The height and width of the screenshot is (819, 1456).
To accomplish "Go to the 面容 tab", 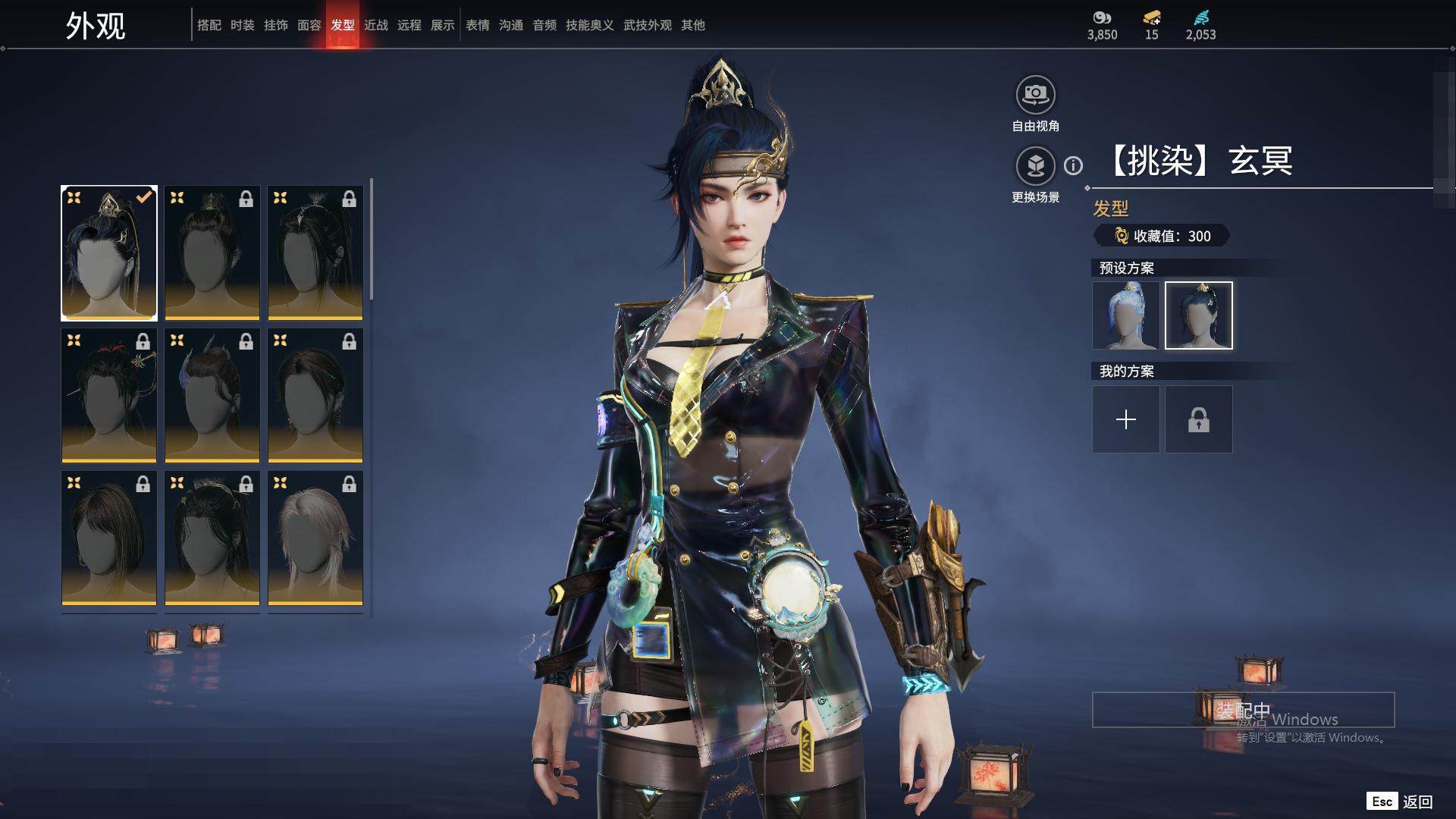I will (309, 25).
